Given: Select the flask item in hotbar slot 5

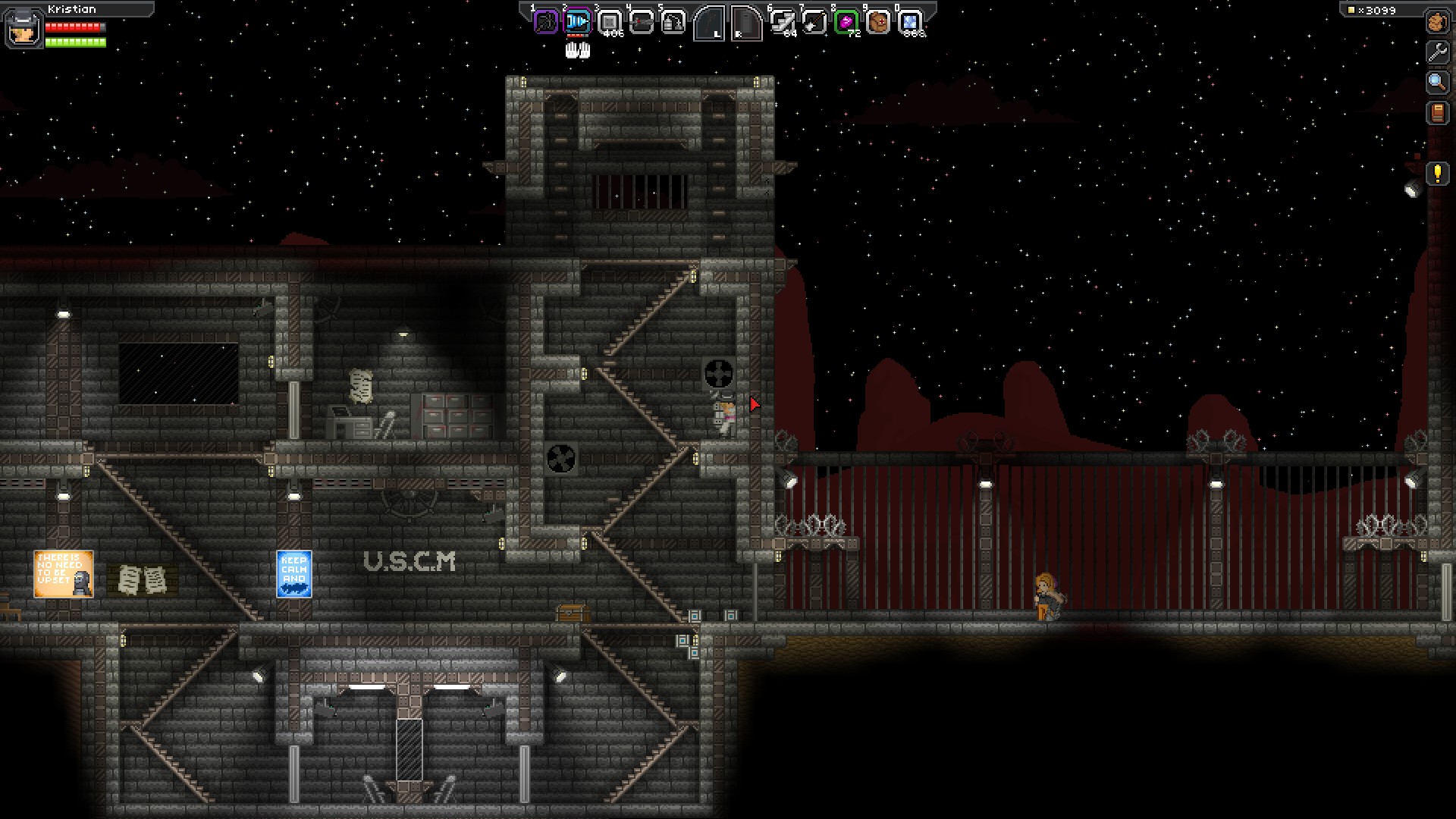Looking at the screenshot, I should pos(673,23).
